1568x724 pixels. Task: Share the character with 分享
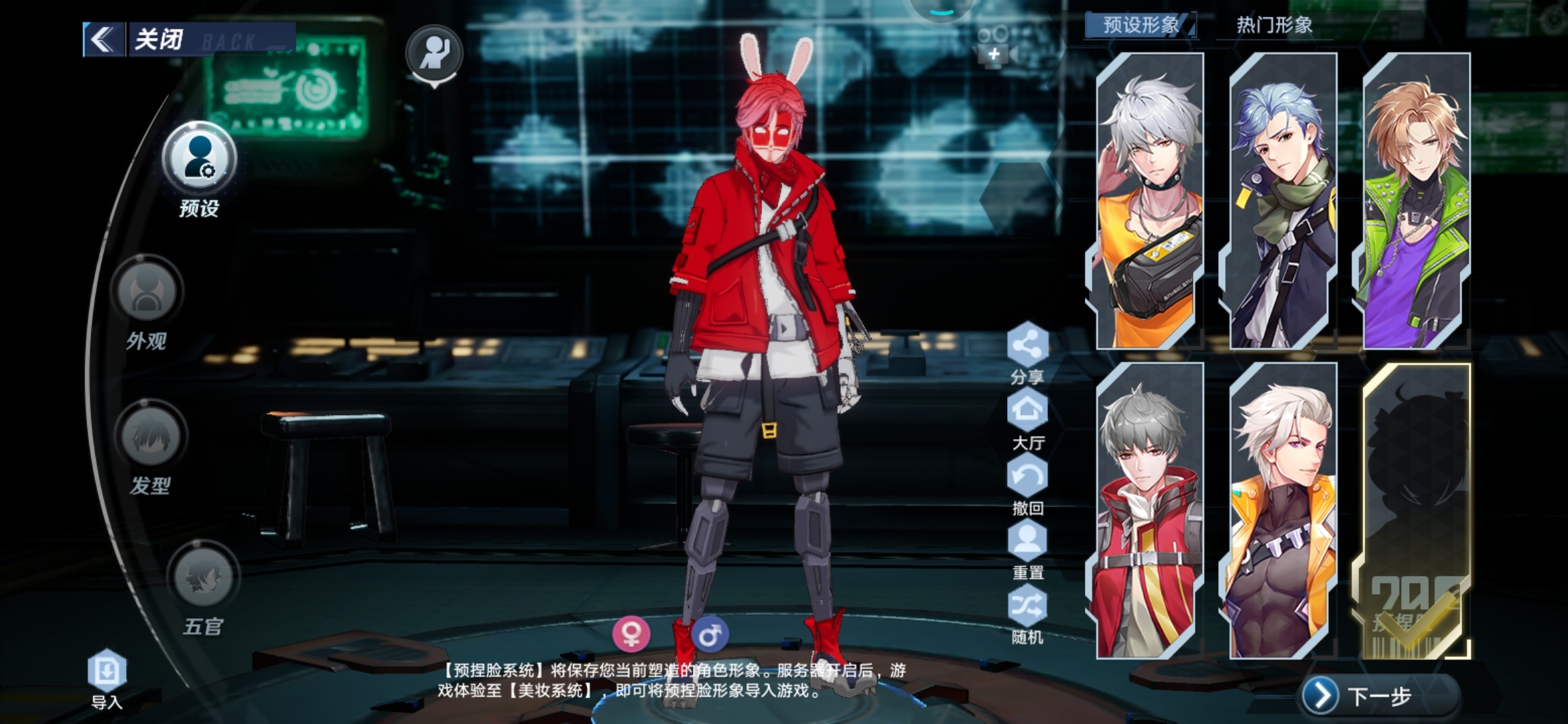click(1027, 346)
